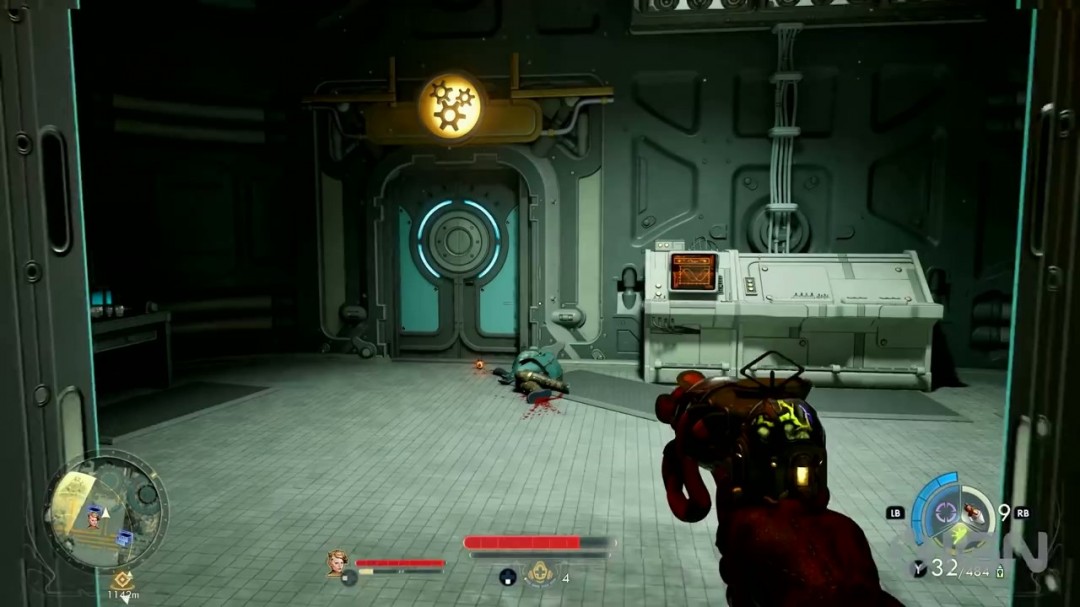Image resolution: width=1080 pixels, height=607 pixels.
Task: Open the circular minimap
Action: 105,511
